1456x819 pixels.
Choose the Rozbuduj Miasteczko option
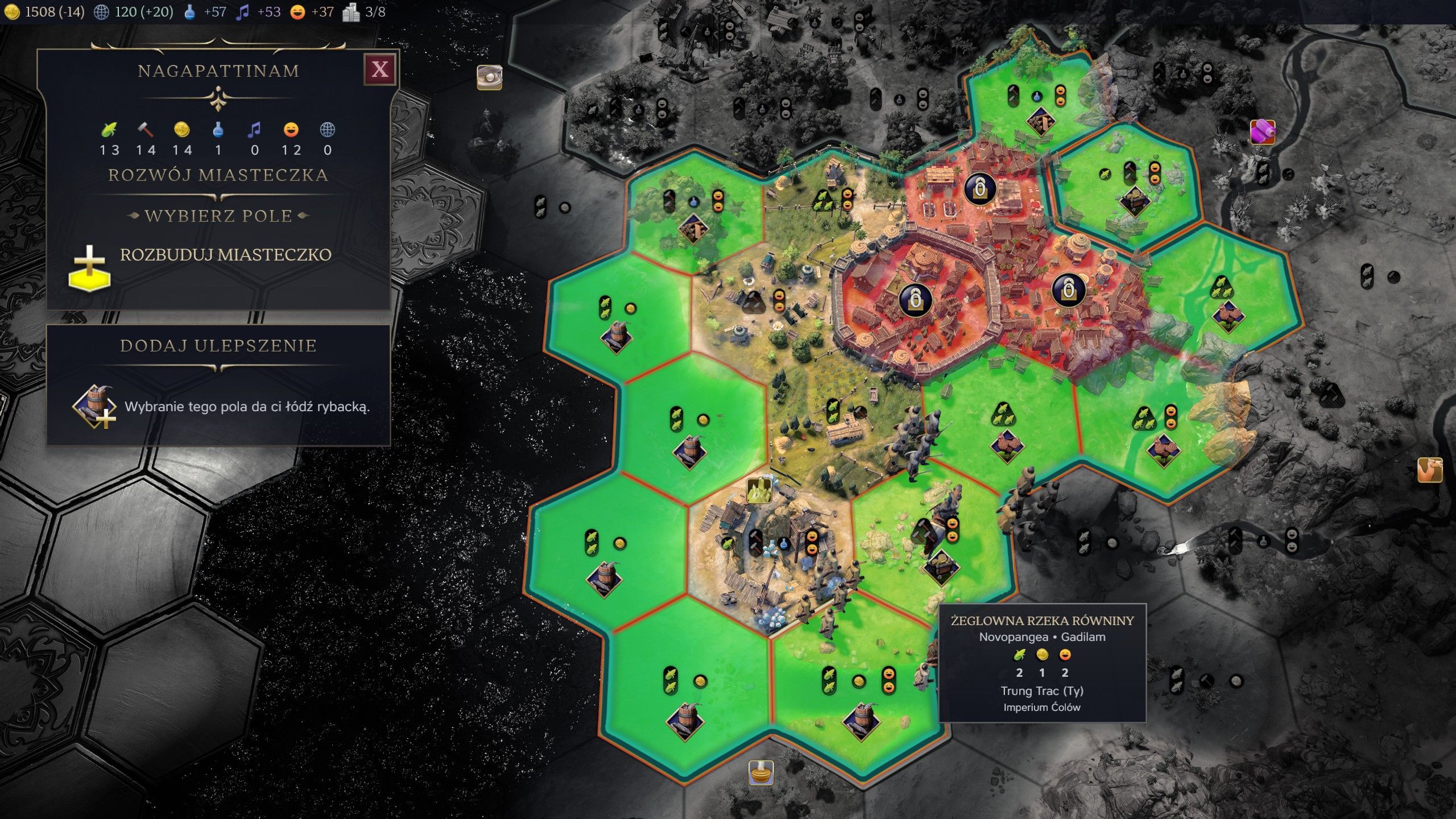(x=225, y=255)
